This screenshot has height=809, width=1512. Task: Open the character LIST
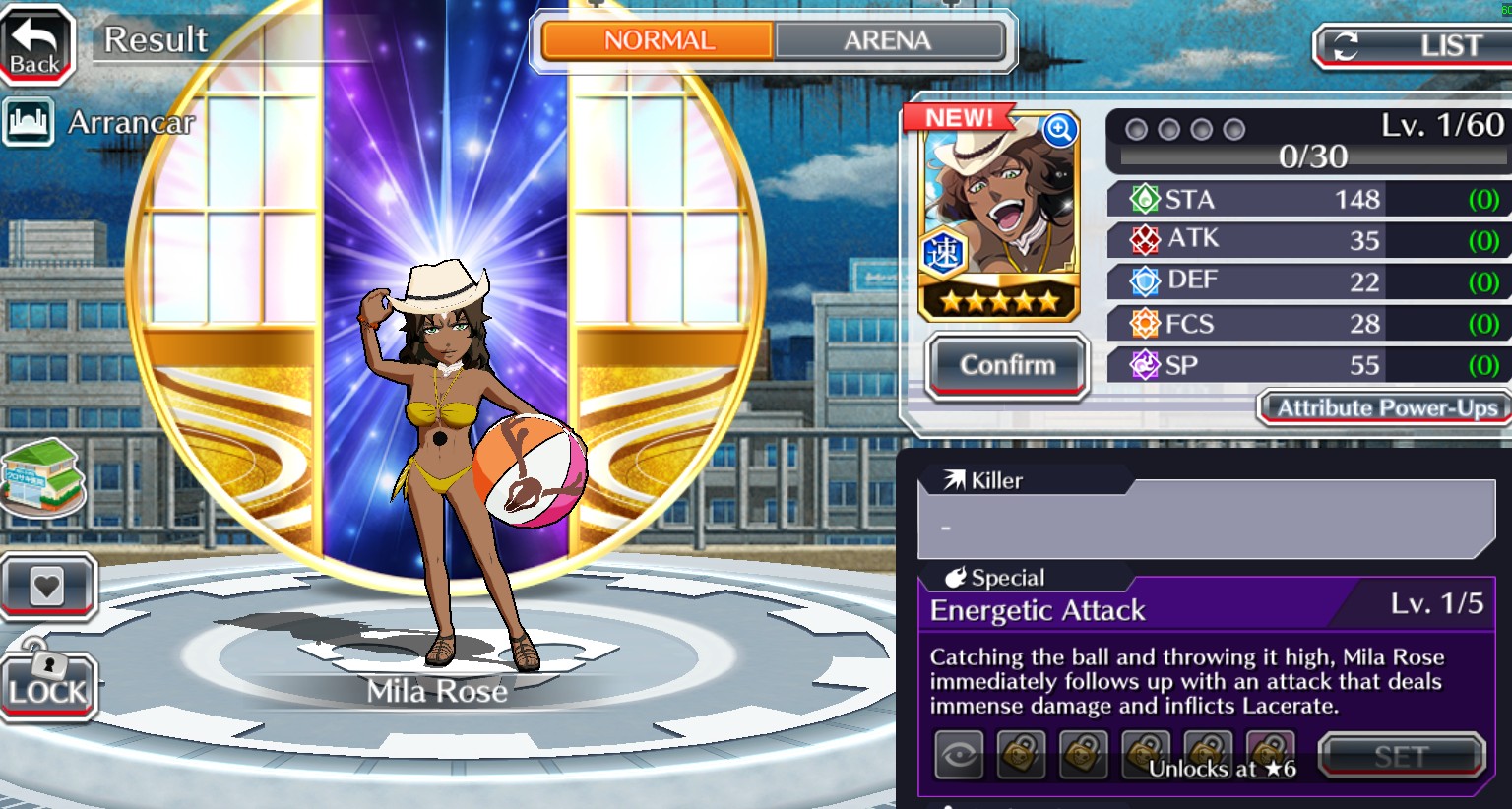tap(1416, 46)
